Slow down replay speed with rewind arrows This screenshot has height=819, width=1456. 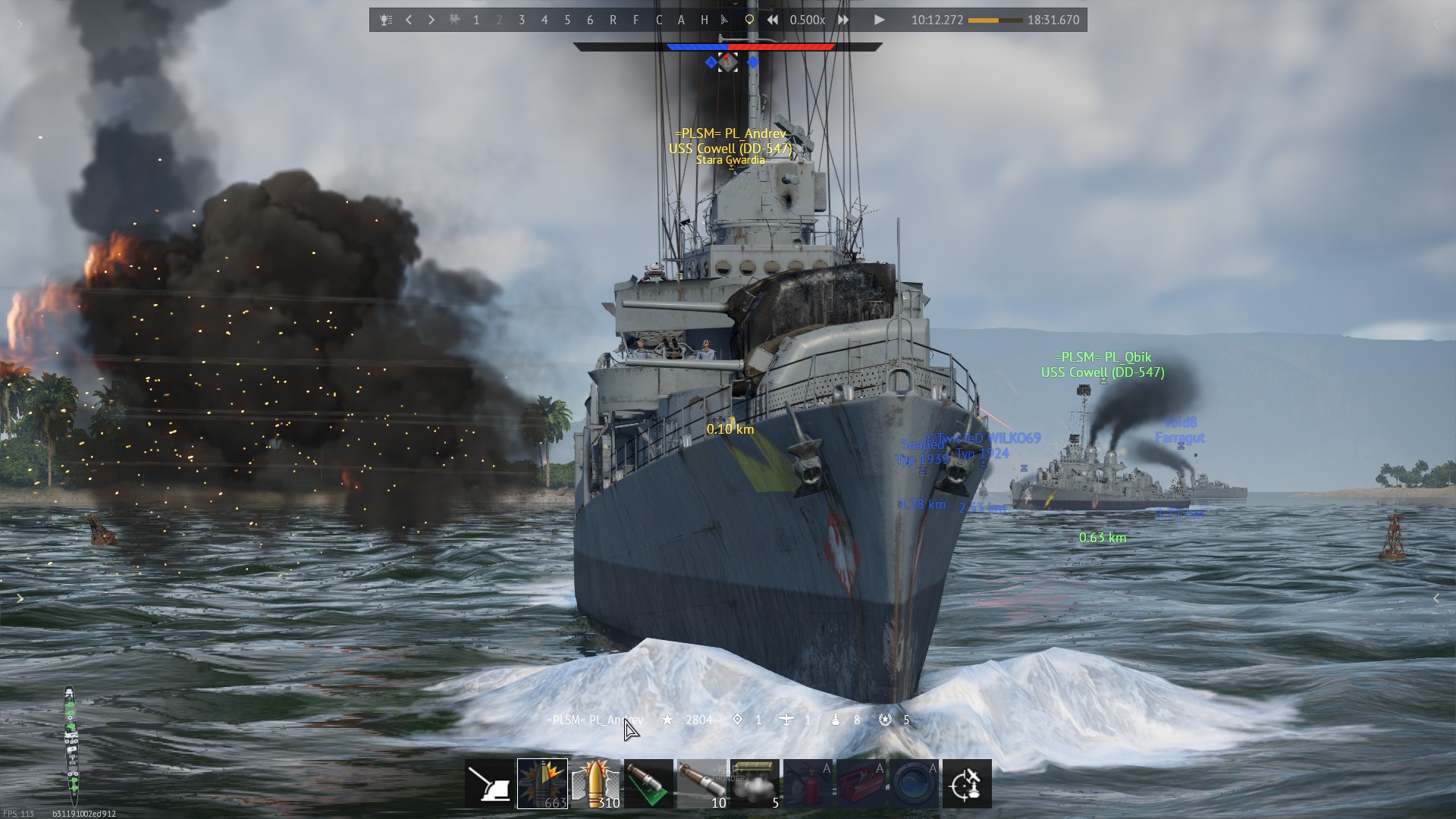(x=772, y=20)
